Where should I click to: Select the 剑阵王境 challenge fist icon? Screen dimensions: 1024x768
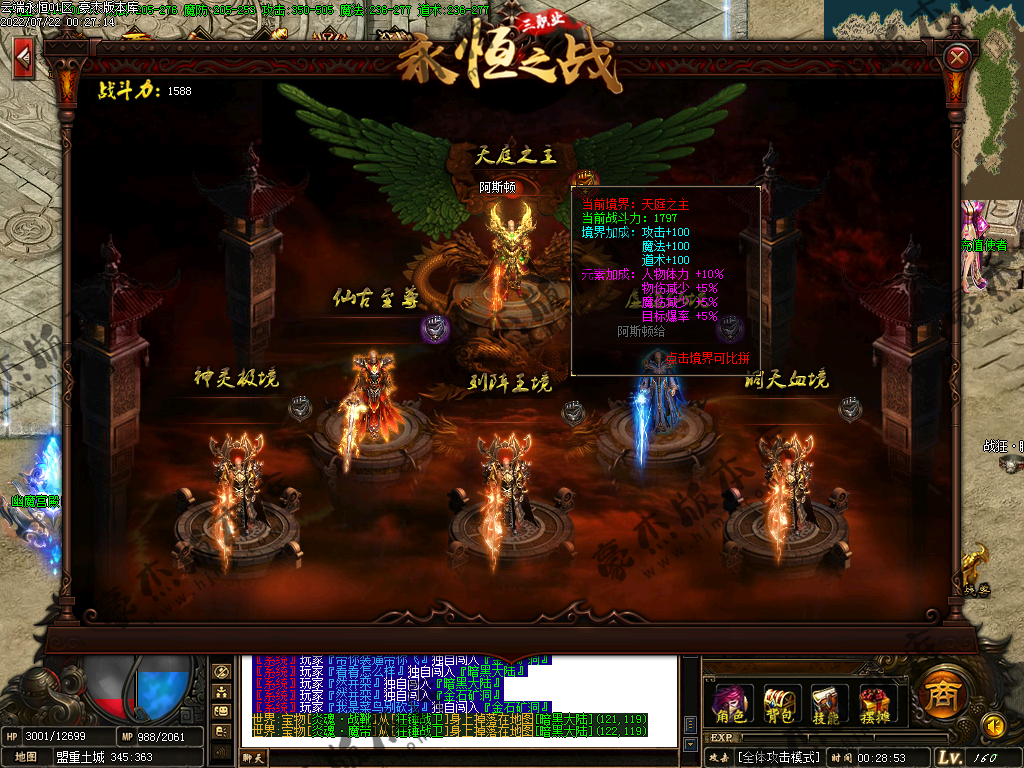coord(573,410)
